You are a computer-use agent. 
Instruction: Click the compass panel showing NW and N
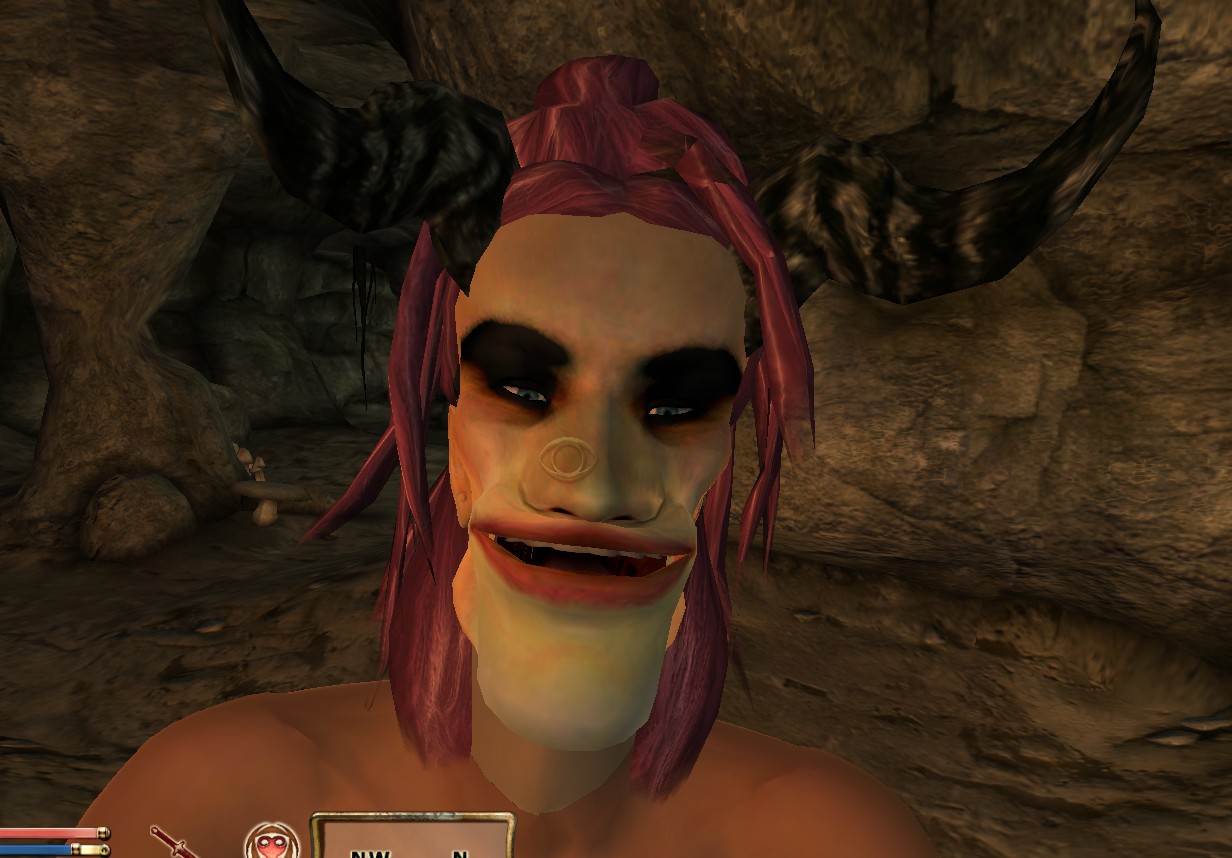pos(412,838)
